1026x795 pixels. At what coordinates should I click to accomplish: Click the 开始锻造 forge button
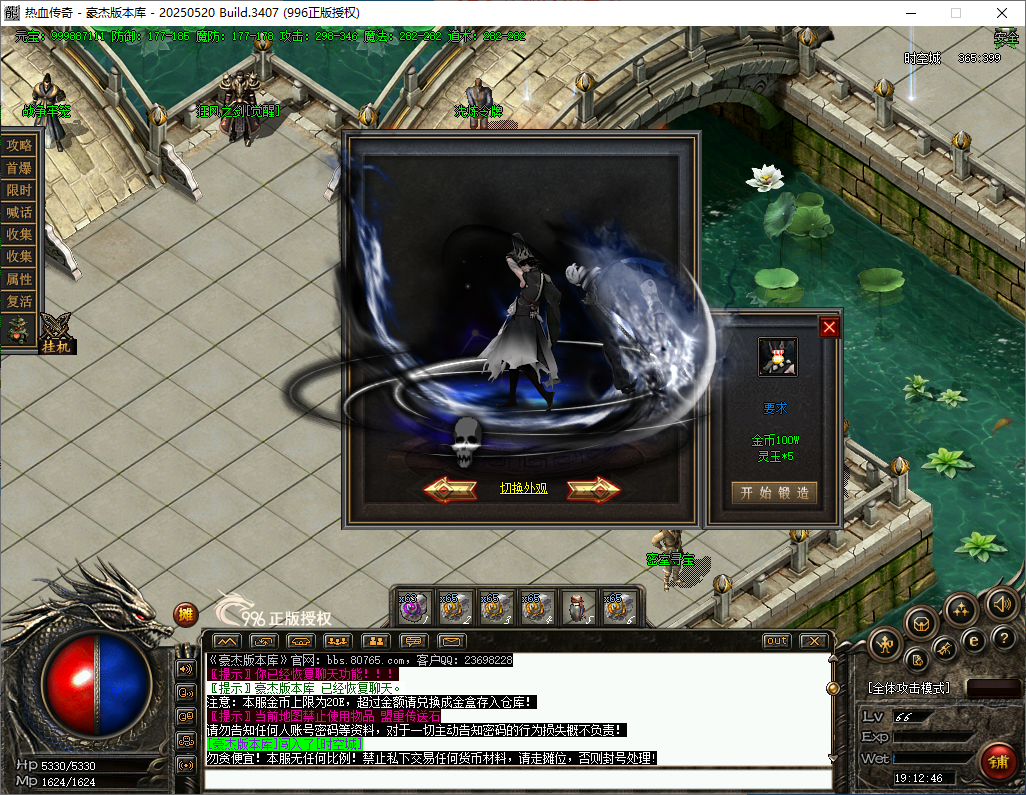click(x=774, y=492)
